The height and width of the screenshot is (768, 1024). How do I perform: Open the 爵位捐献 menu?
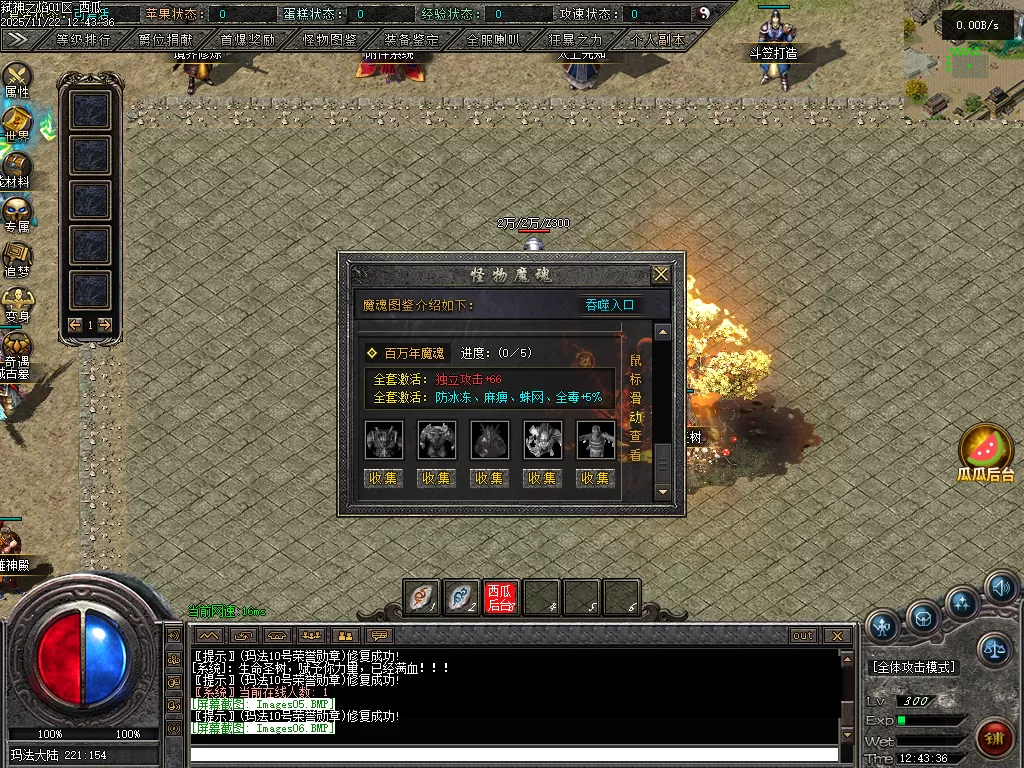[166, 40]
